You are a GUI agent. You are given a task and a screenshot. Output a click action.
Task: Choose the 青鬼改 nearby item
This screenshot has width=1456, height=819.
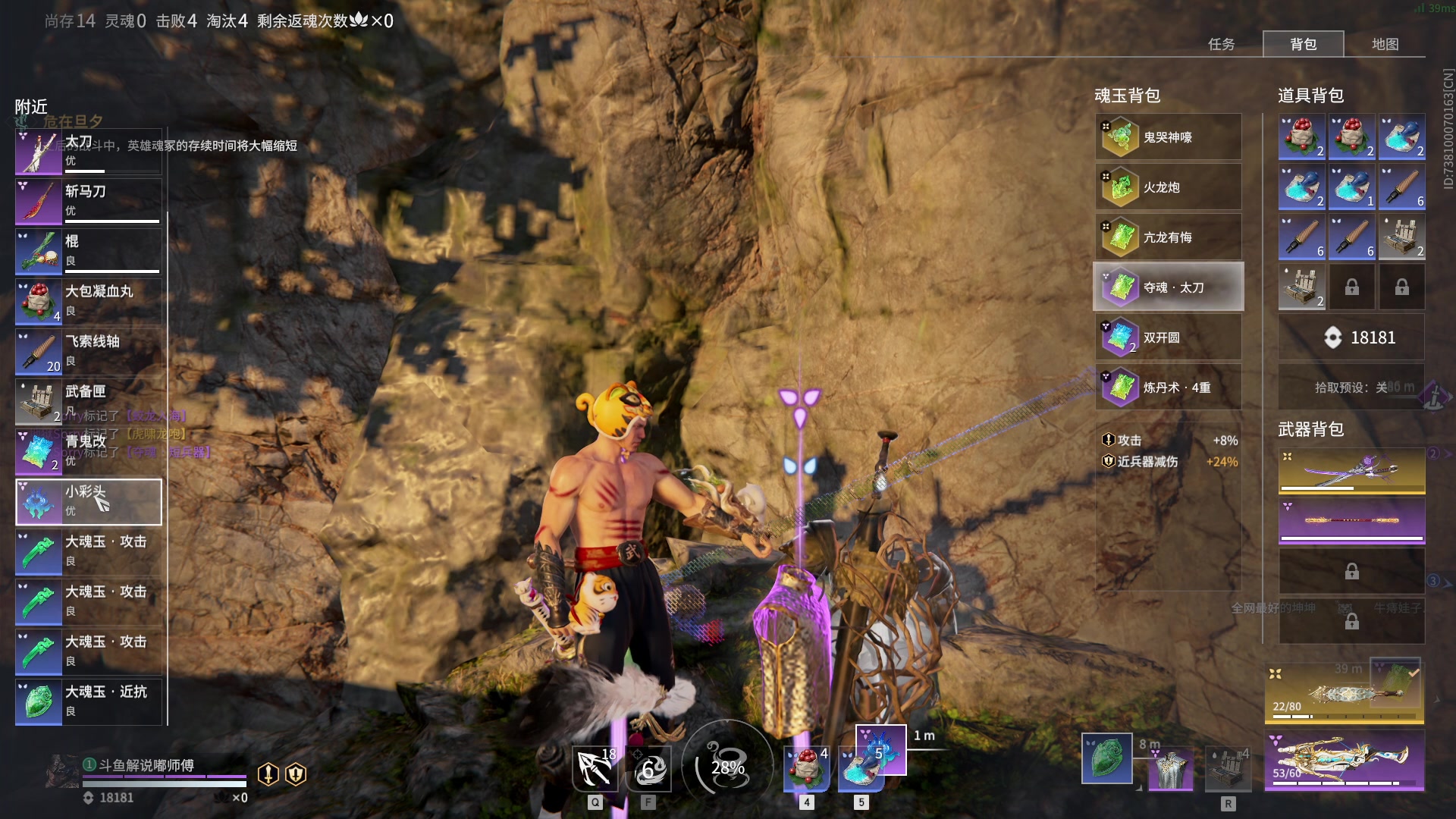[89, 452]
